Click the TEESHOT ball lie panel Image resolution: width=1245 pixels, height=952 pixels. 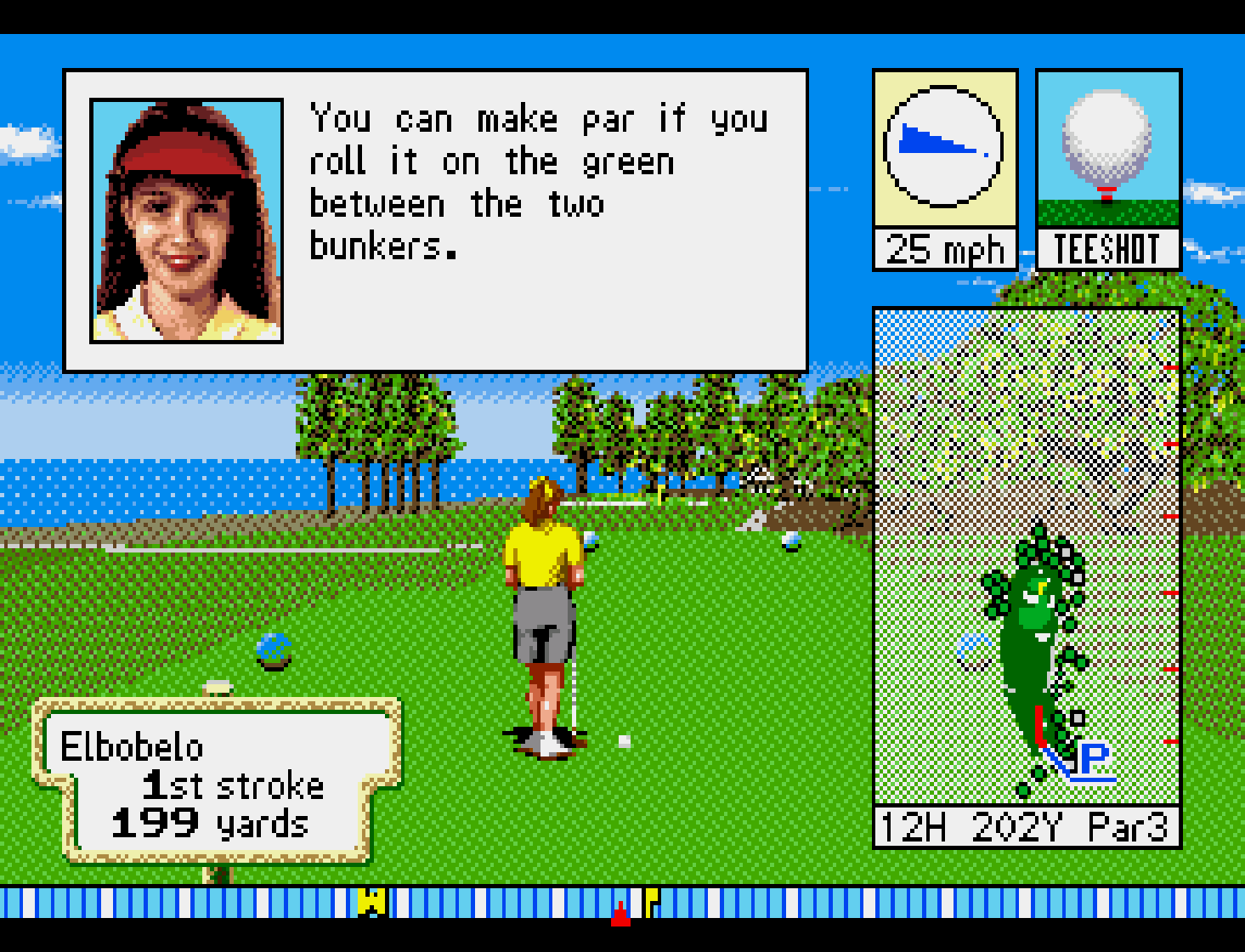click(x=1107, y=168)
